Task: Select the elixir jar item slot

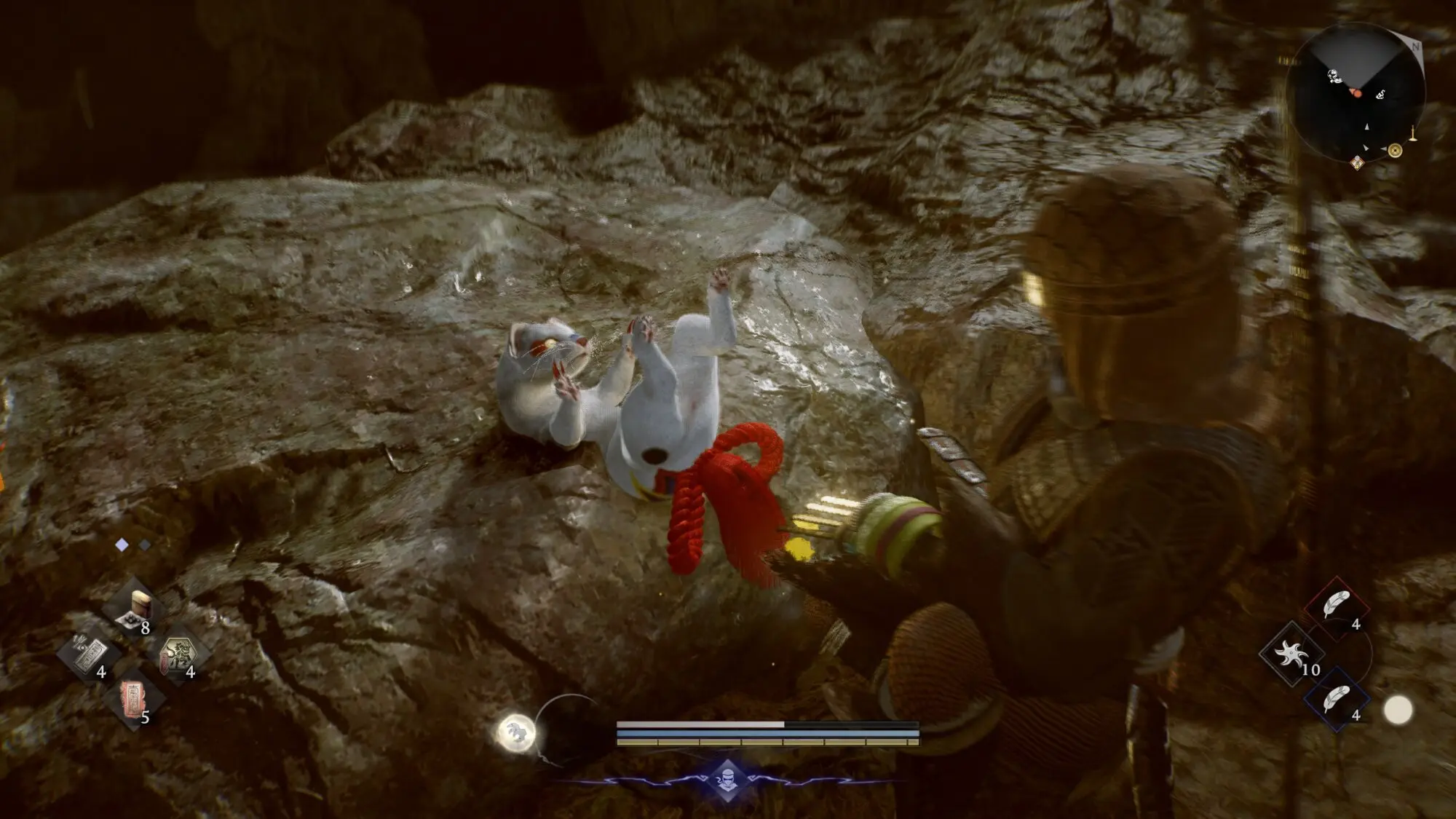Action: pyautogui.click(x=135, y=609)
